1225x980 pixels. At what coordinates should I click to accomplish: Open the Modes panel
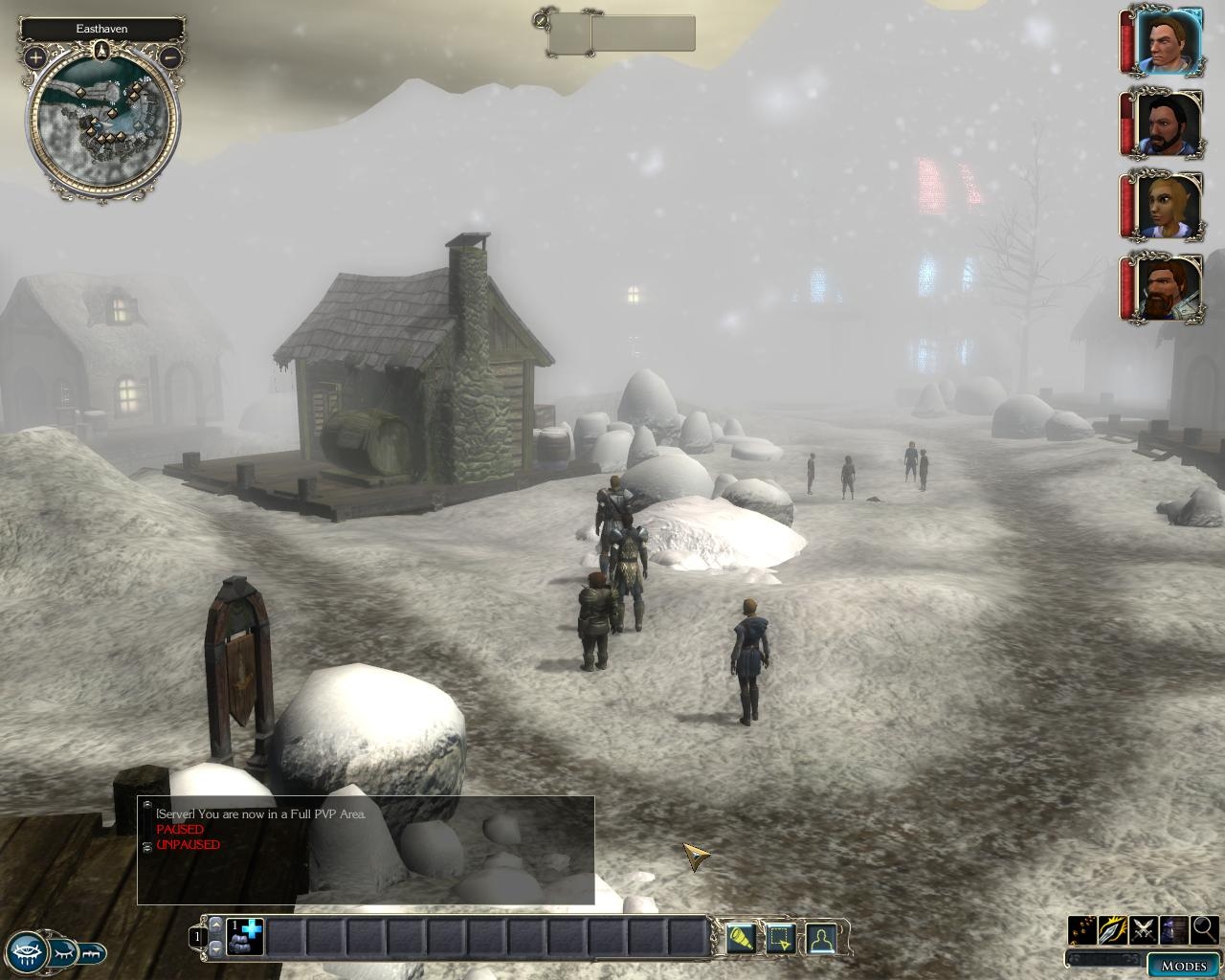click(x=1183, y=965)
